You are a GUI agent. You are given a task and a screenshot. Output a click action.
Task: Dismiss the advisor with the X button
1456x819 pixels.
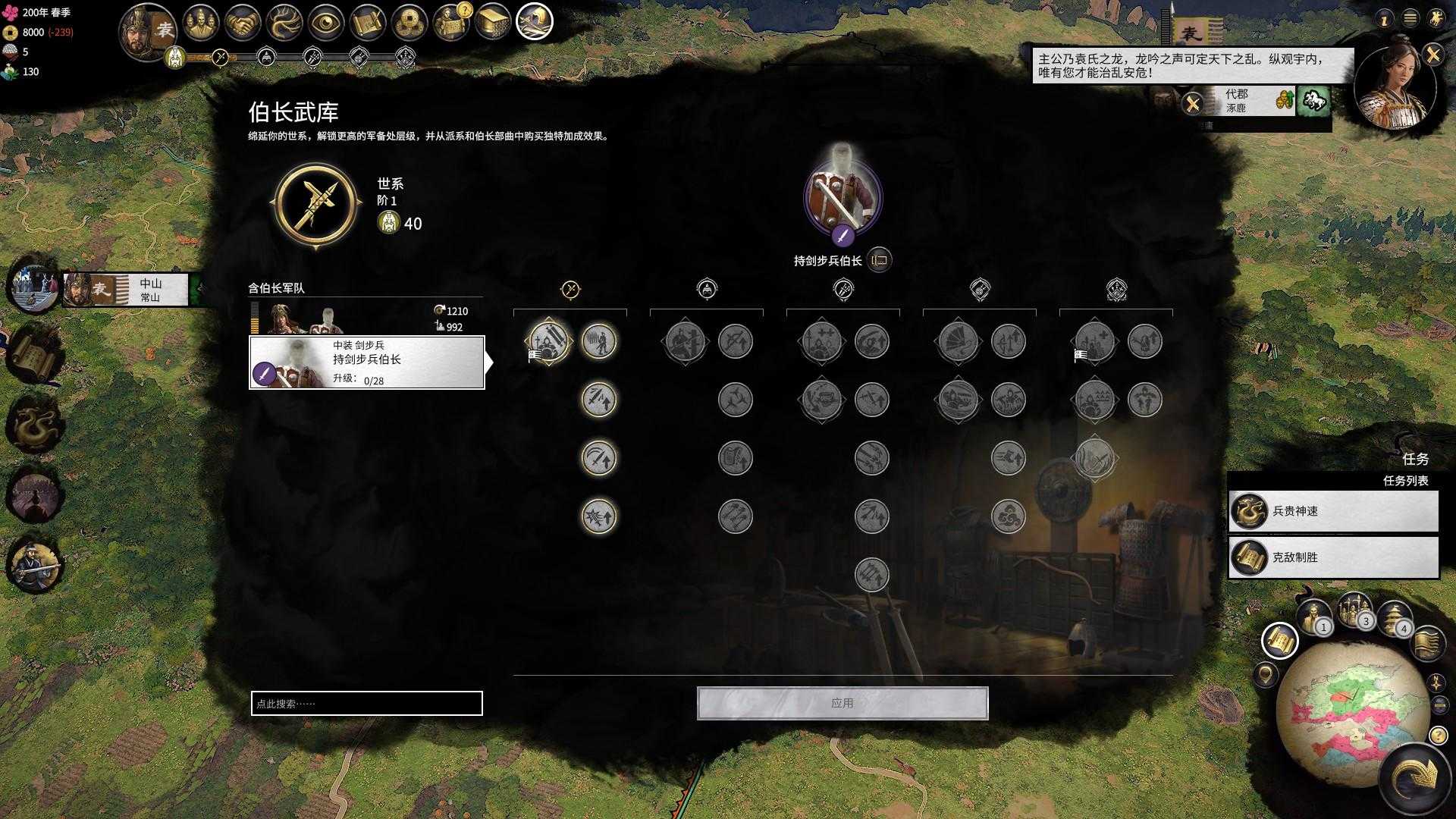(x=1432, y=54)
